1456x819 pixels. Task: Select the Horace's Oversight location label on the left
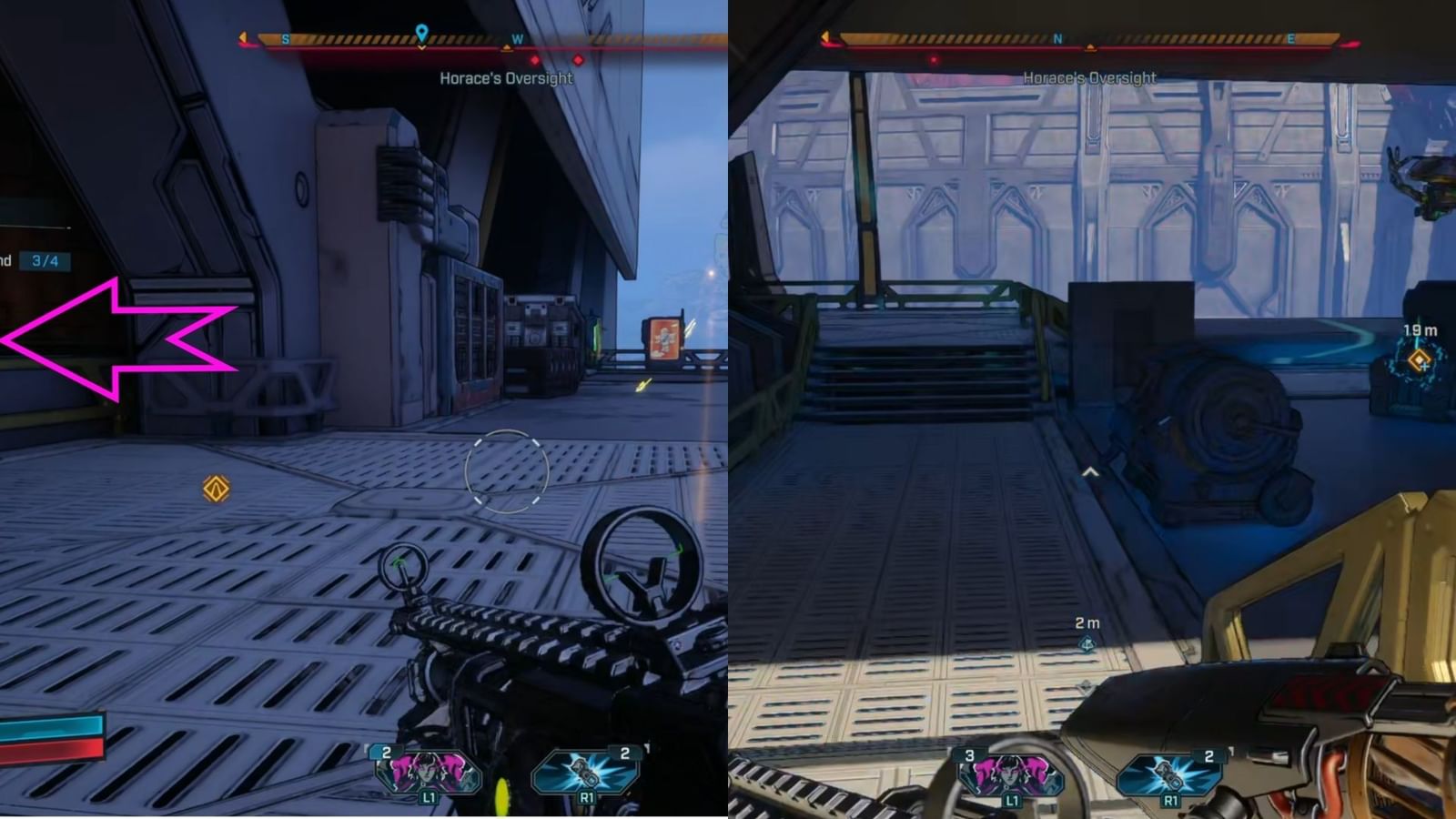click(x=506, y=79)
